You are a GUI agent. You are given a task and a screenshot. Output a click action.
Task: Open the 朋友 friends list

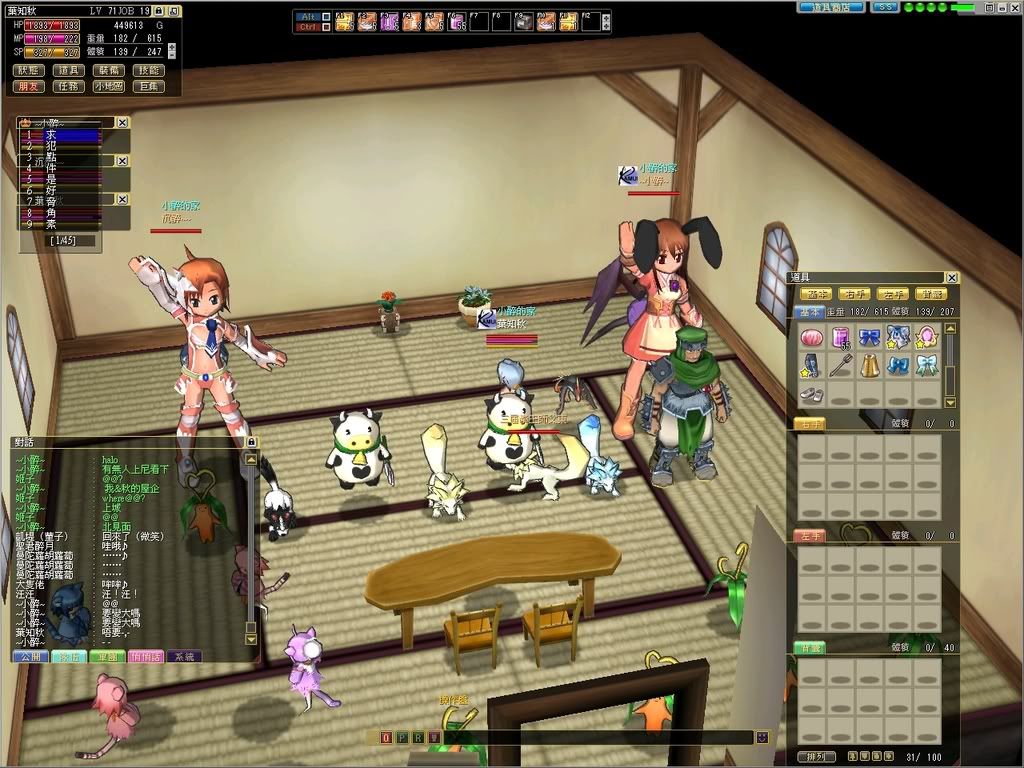pos(28,87)
